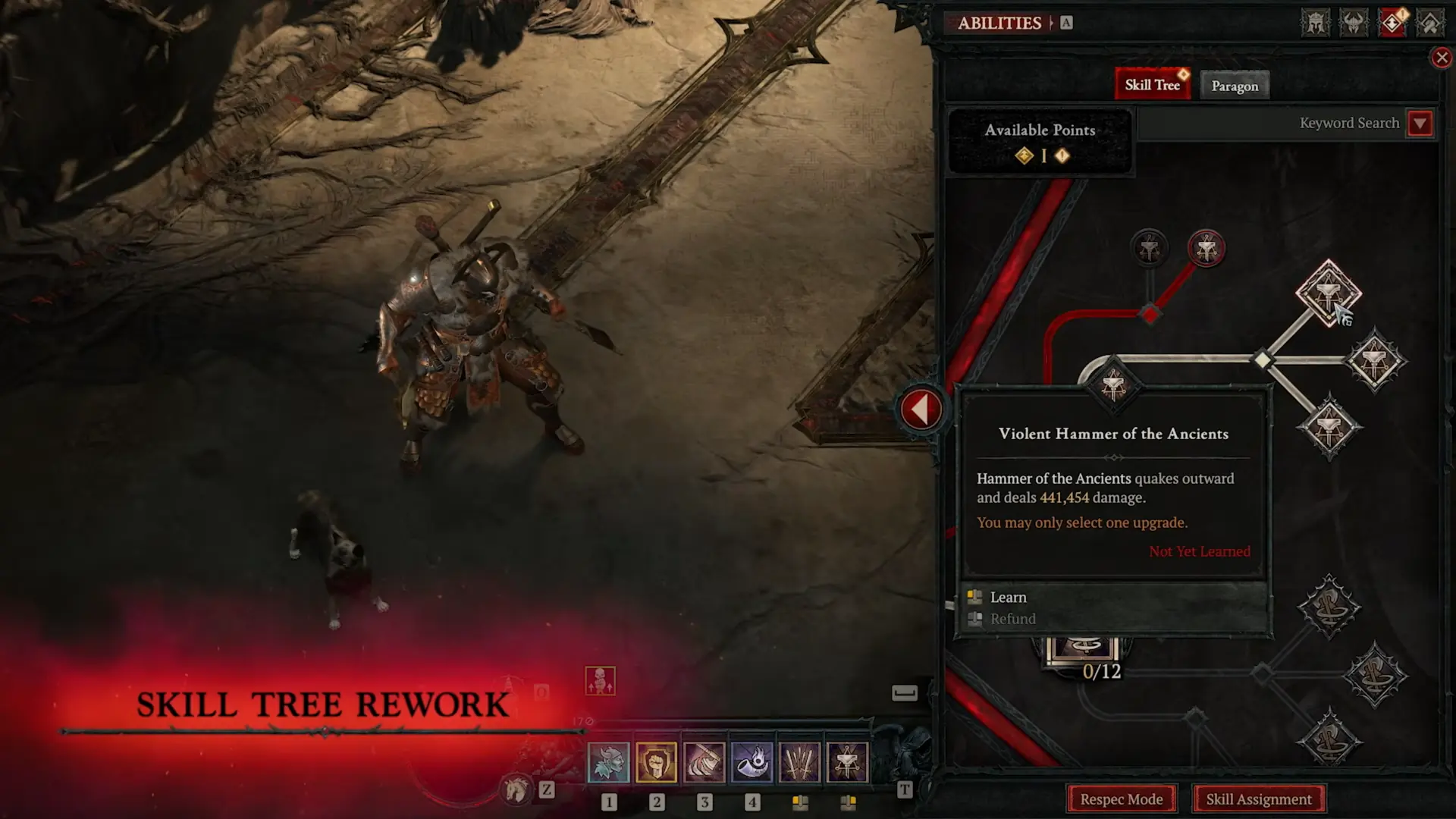
Task: Switch to the Skill Tree tab
Action: click(1152, 83)
